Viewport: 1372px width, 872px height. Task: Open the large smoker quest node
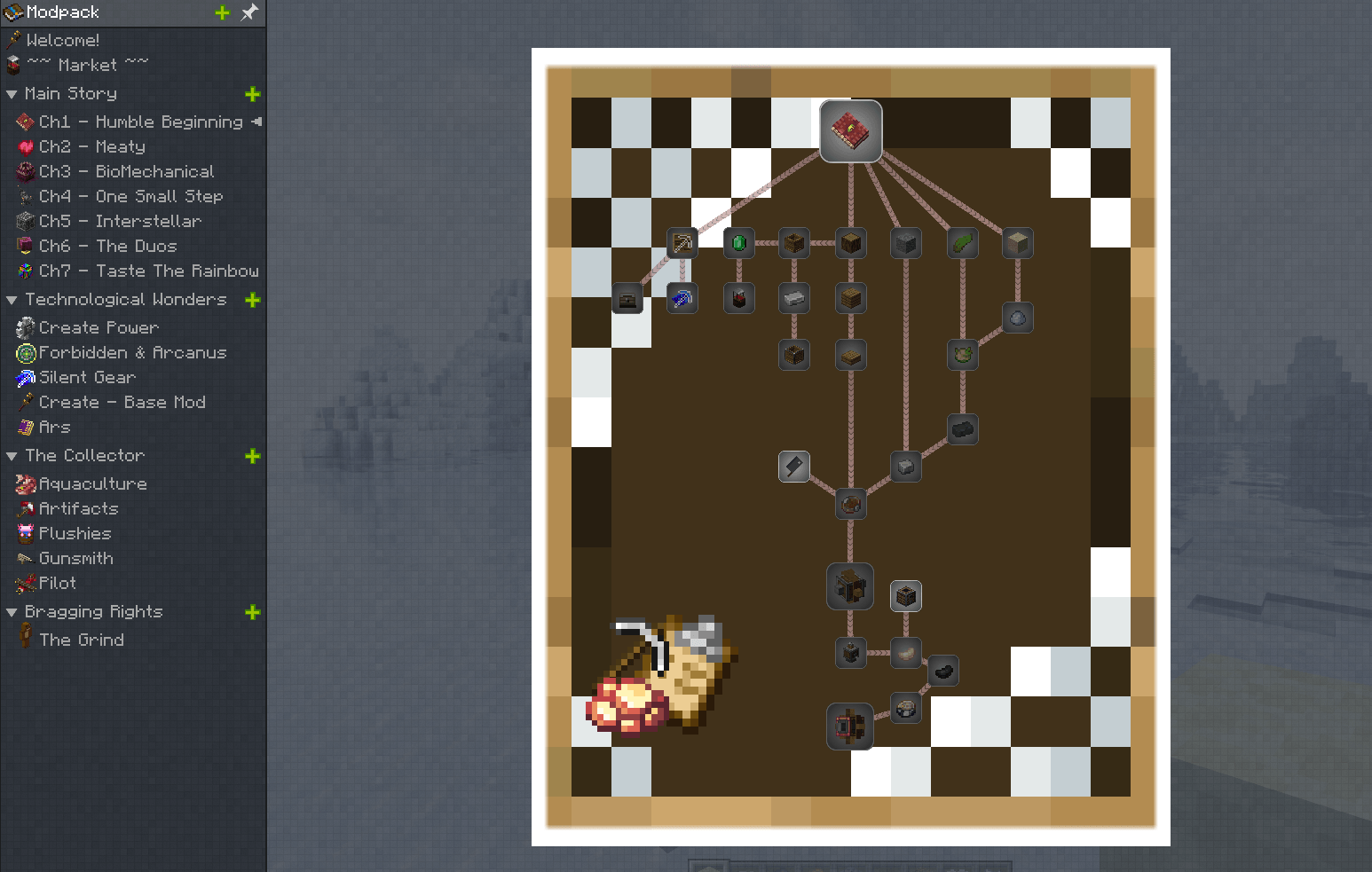(850, 586)
